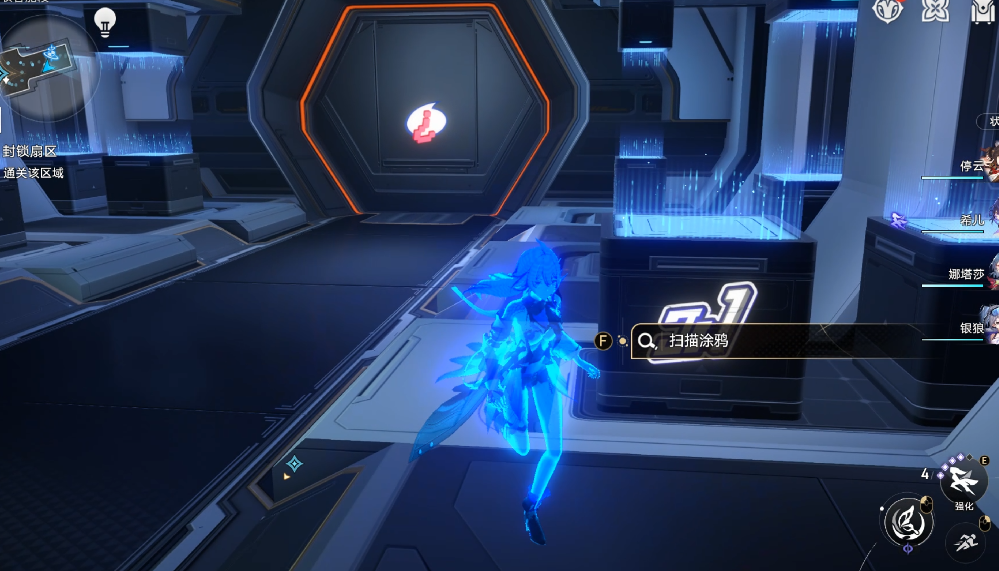
Task: Click the light bulb hint icon
Action: pos(104,20)
